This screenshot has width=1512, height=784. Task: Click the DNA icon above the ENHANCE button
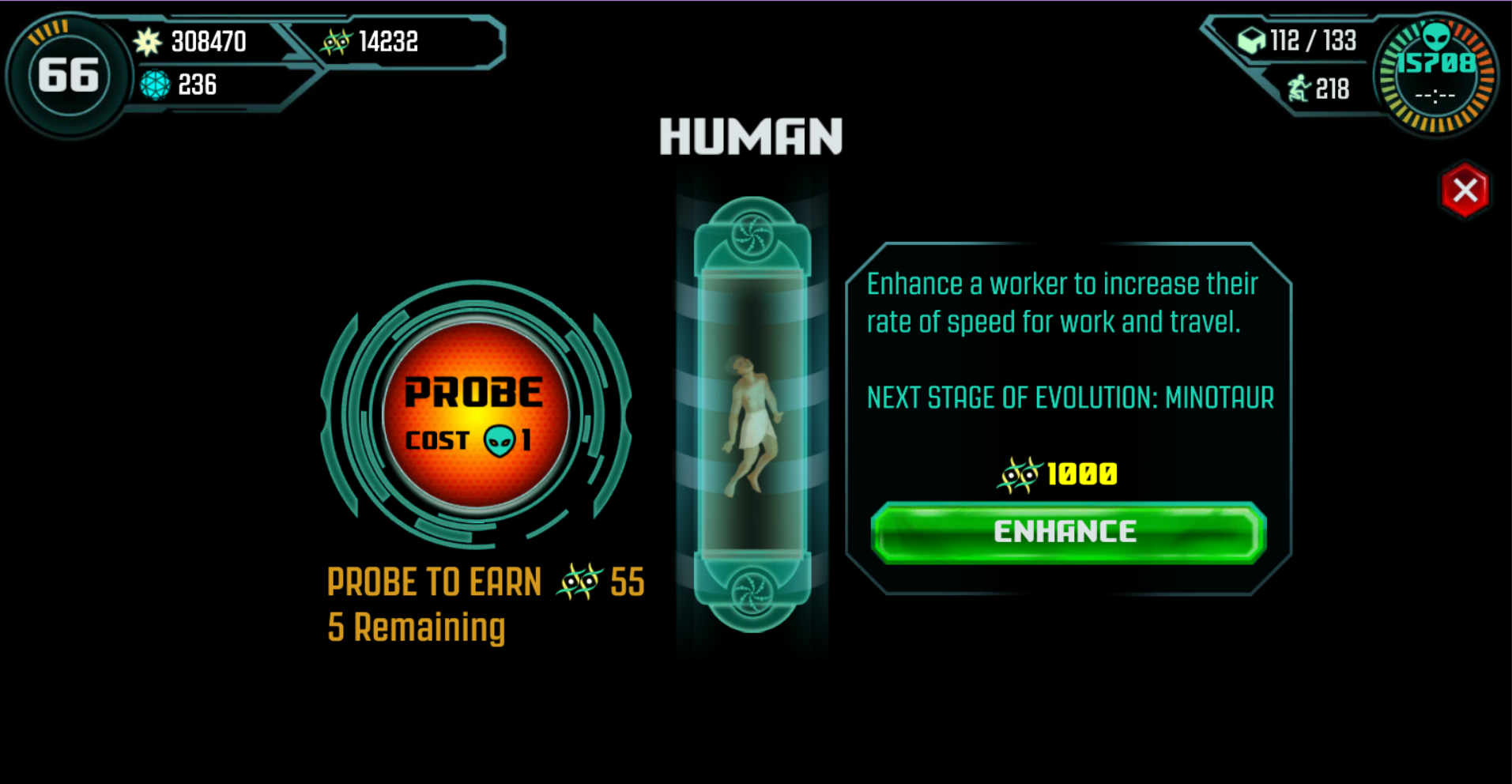(1020, 473)
